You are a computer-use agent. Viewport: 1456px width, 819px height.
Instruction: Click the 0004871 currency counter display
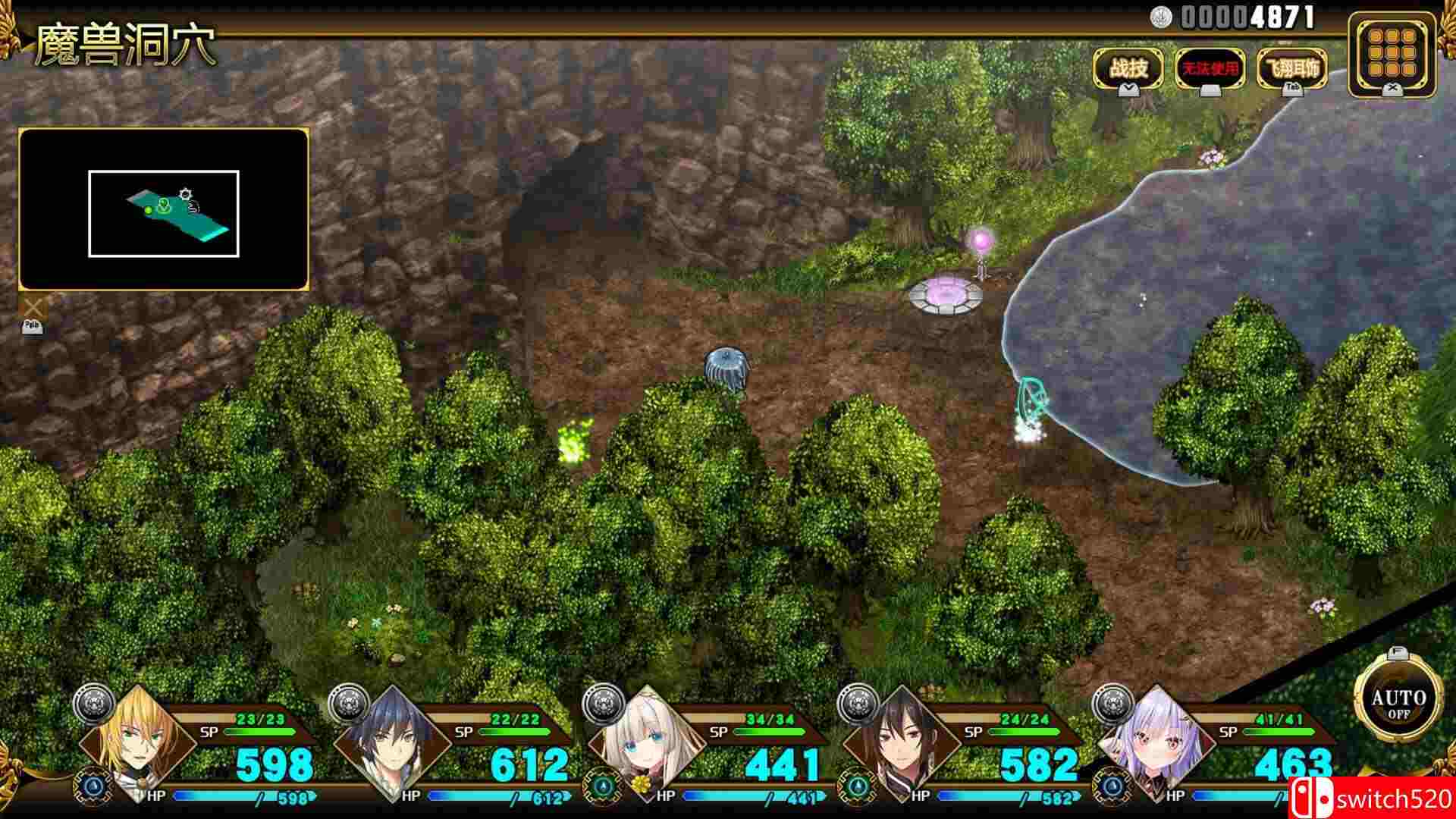[1244, 17]
